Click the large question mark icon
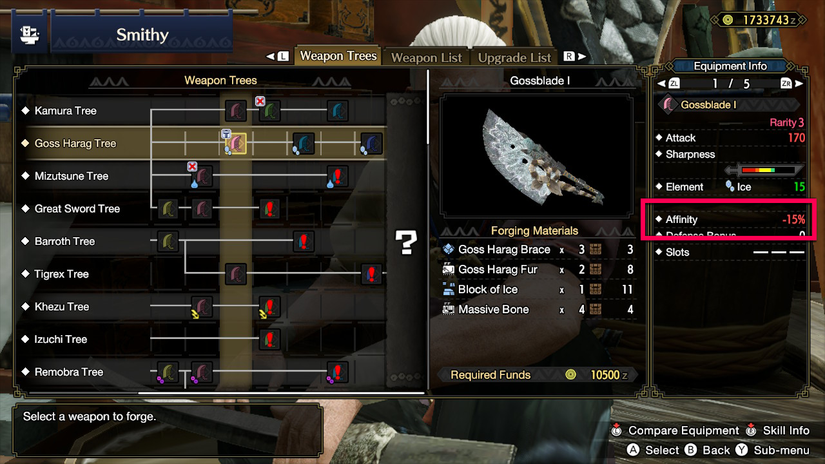This screenshot has height=464, width=825. (x=406, y=241)
